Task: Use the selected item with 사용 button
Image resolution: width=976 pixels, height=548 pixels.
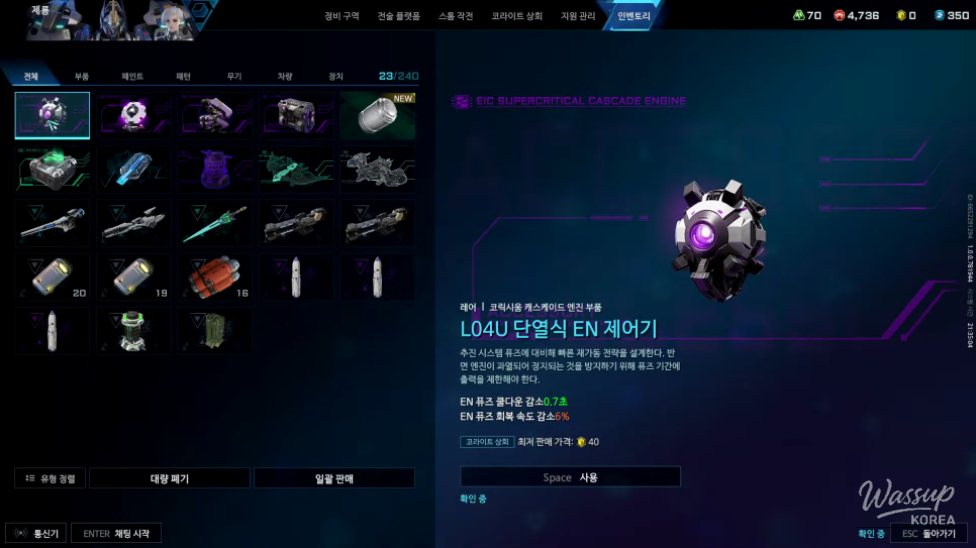Action: (x=570, y=477)
